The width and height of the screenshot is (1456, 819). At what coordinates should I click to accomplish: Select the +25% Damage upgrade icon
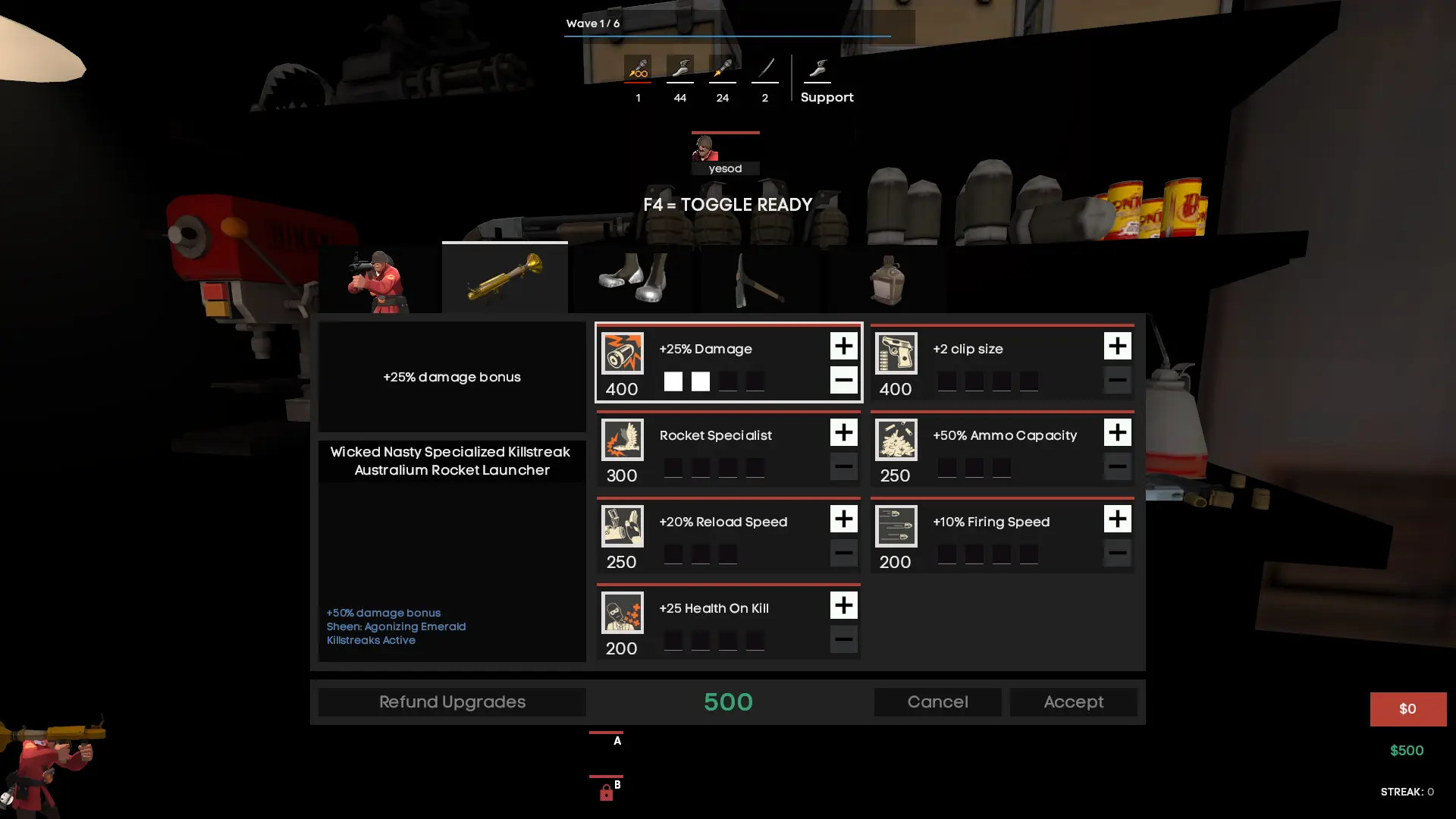point(622,352)
